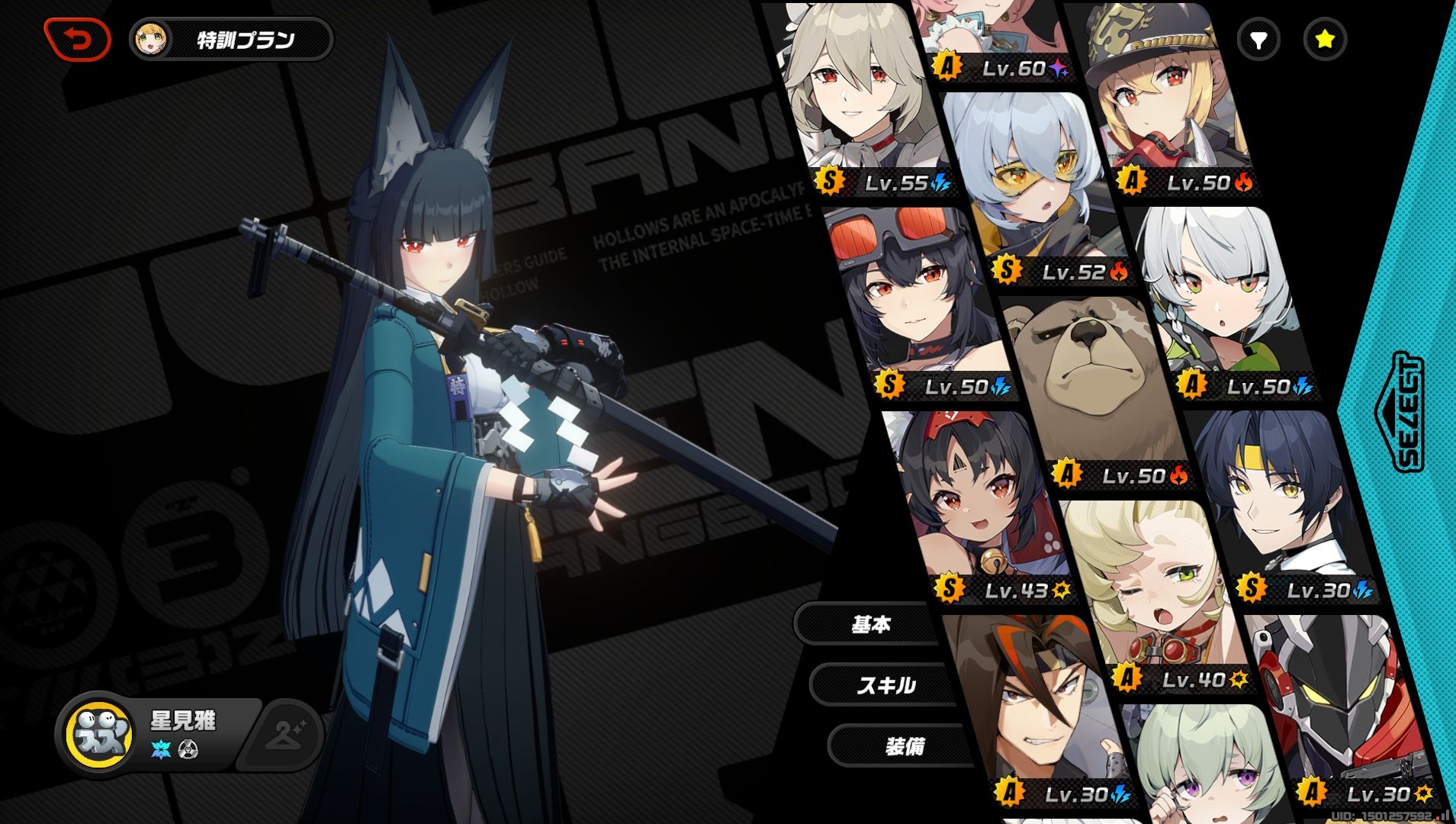Toggle the yellow star favorites filter
The width and height of the screenshot is (1456, 824).
[x=1325, y=40]
